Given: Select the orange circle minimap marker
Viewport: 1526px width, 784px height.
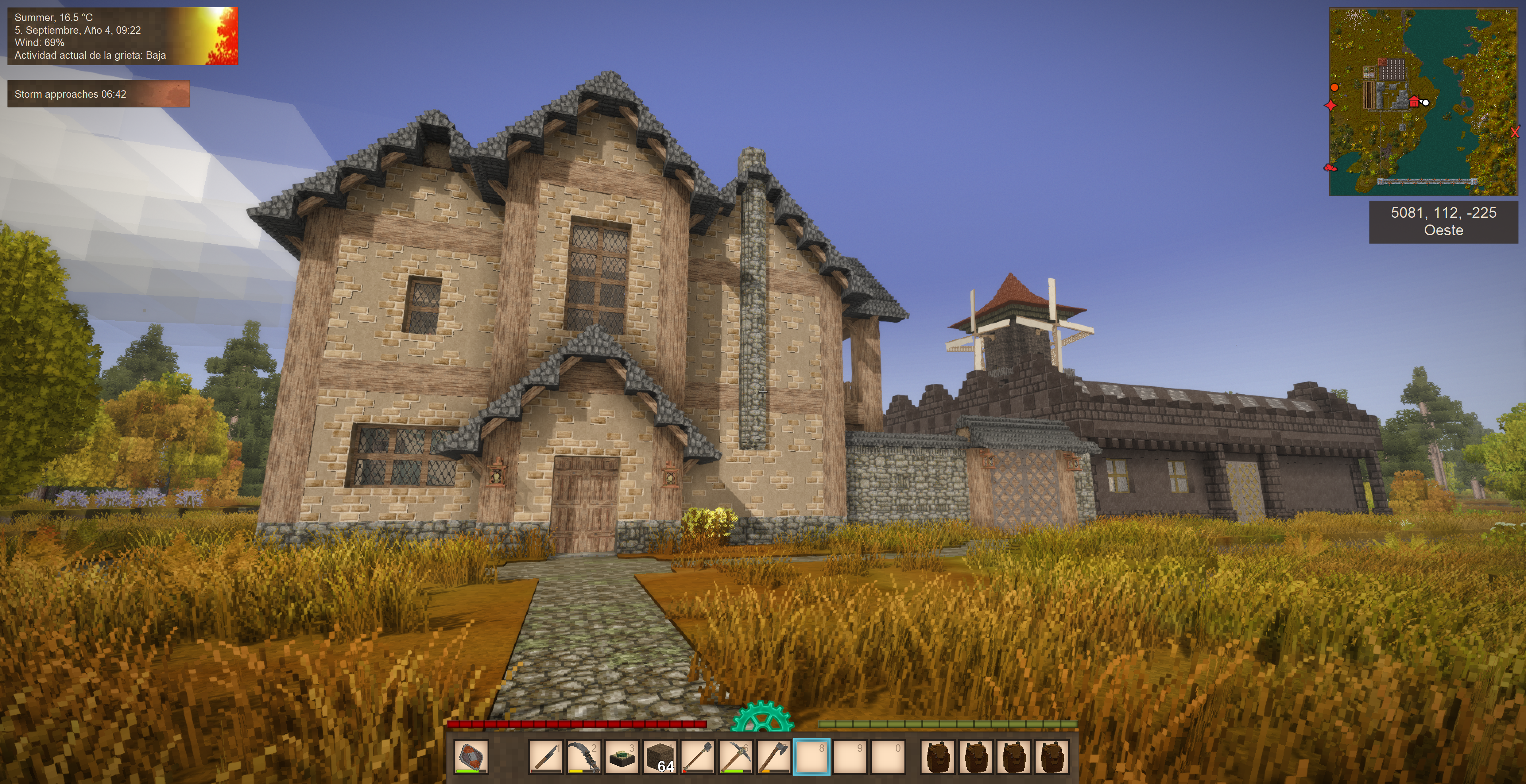Looking at the screenshot, I should pos(1335,88).
